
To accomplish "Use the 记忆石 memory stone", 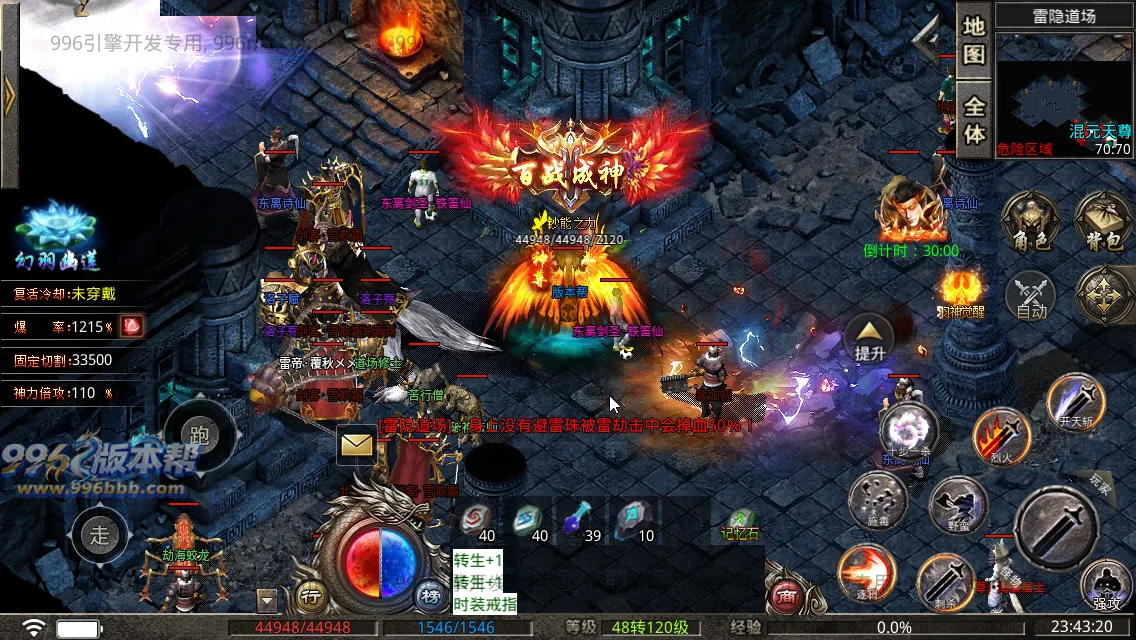I will pos(741,520).
